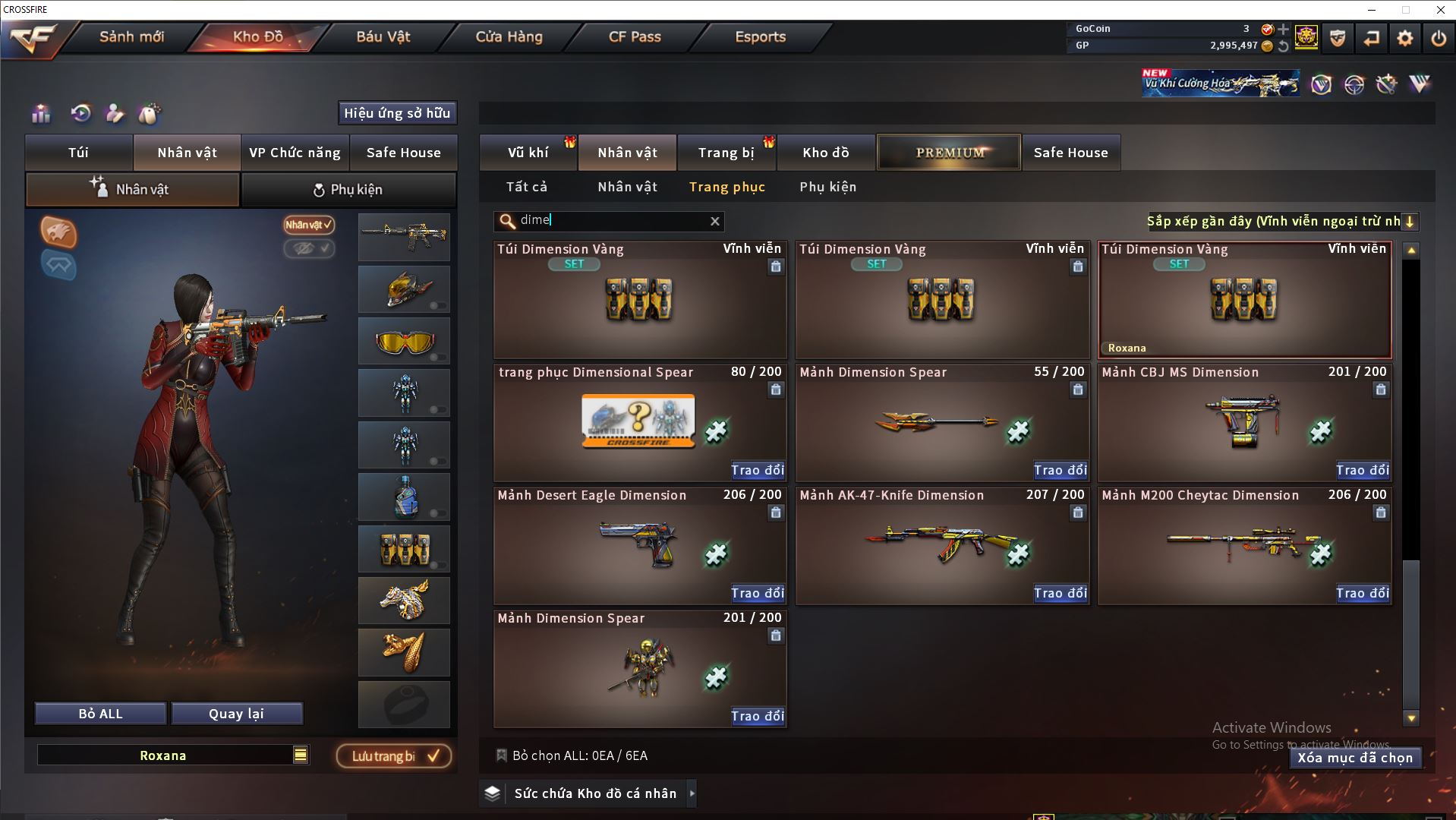Click the Hiệu ứng sở hữu button

pyautogui.click(x=397, y=113)
